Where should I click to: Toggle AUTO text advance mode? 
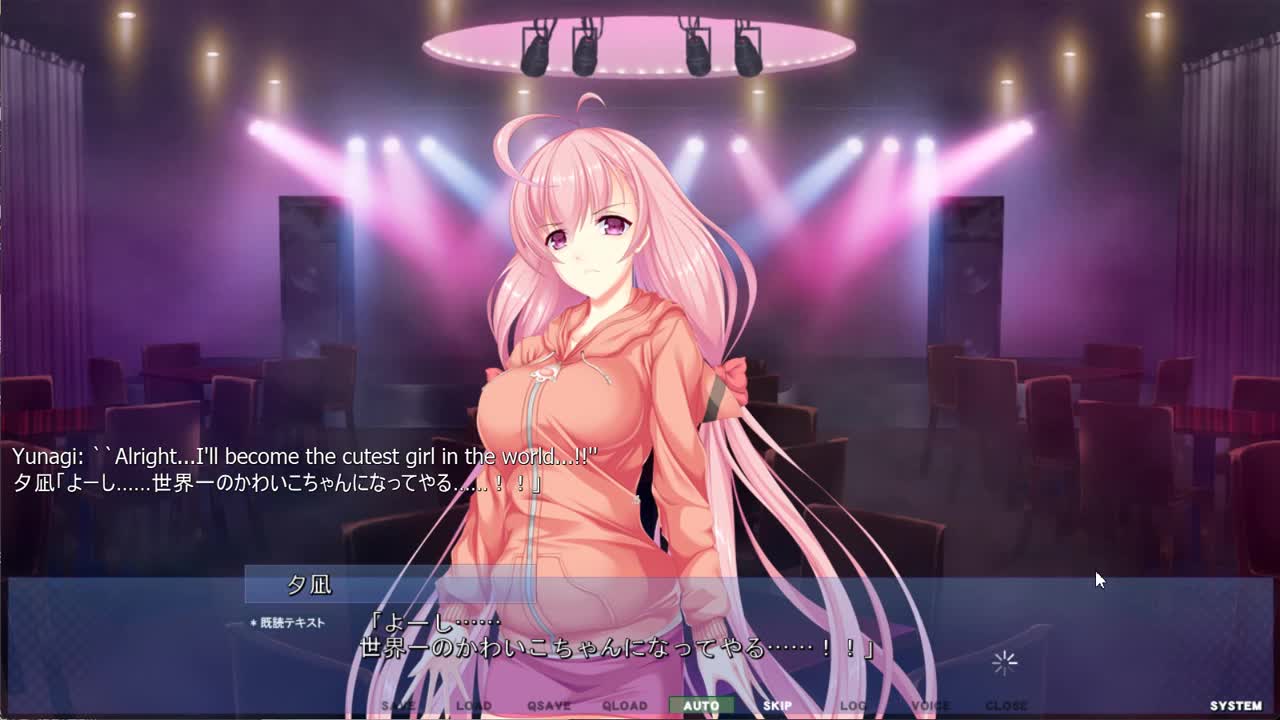pyautogui.click(x=701, y=706)
